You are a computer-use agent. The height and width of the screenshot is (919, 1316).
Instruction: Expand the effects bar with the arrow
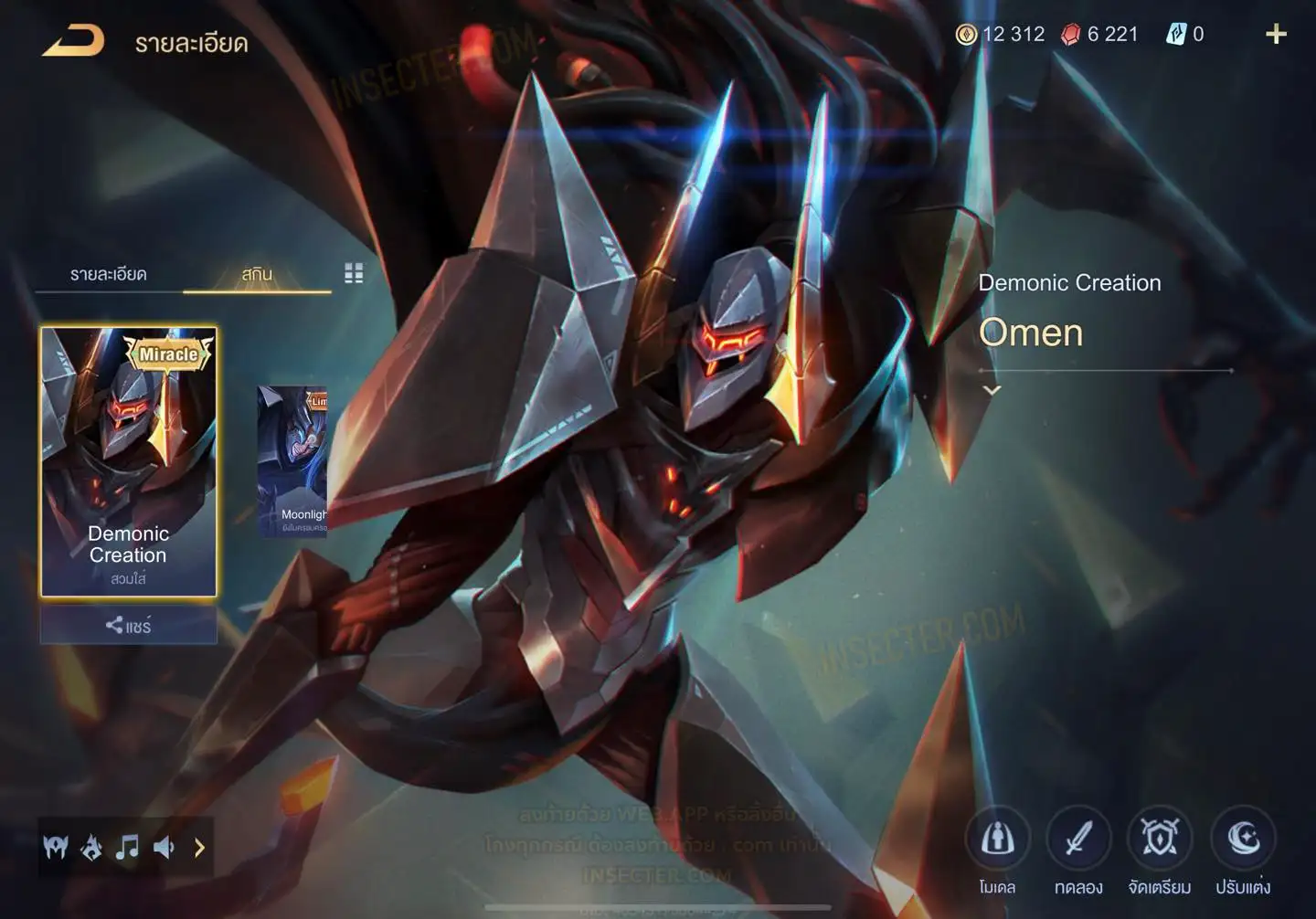click(x=199, y=848)
